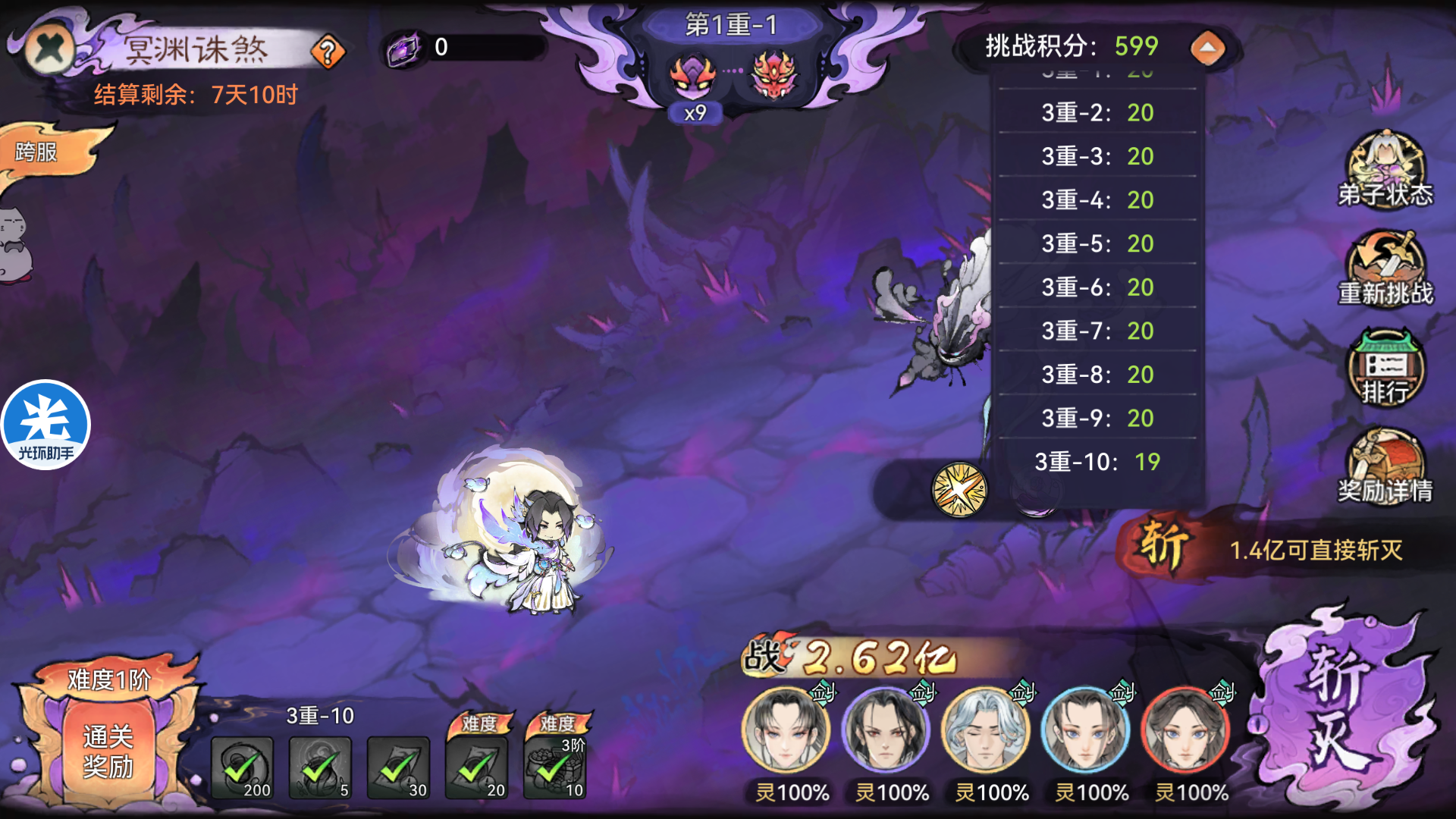Click the 灵100% spirit gauge under first disciple
This screenshot has width=1456, height=819.
click(x=791, y=793)
